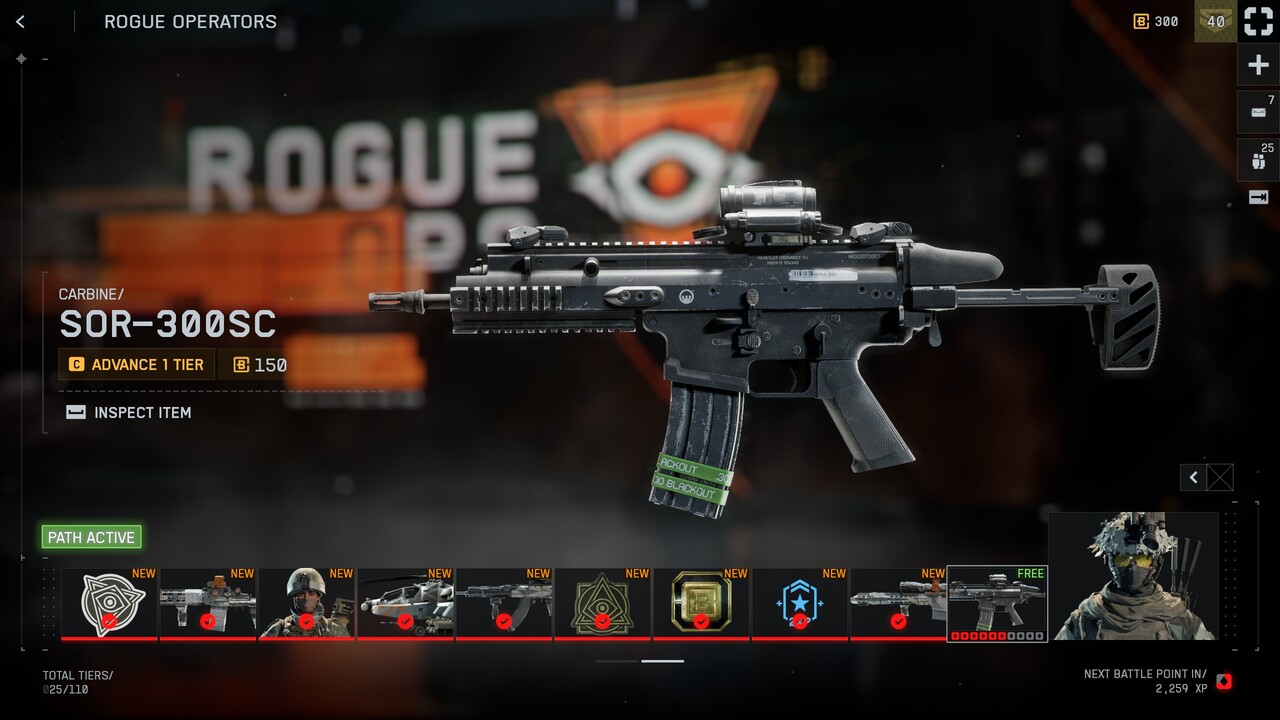Click the exit arrow icon in right sidebar
This screenshot has width=1280, height=720.
(x=1257, y=198)
